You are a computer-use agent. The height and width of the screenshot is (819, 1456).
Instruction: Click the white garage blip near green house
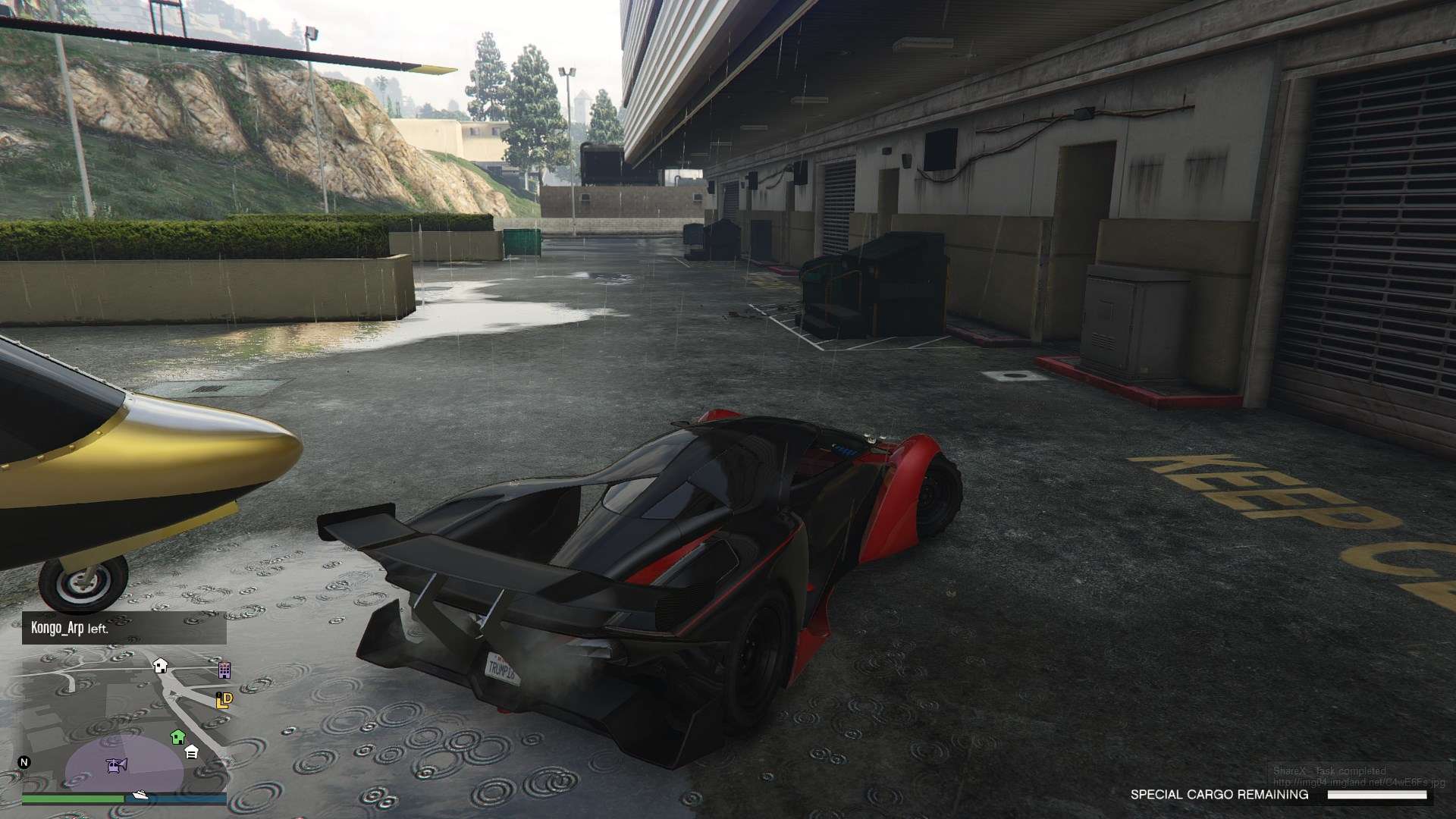[192, 752]
